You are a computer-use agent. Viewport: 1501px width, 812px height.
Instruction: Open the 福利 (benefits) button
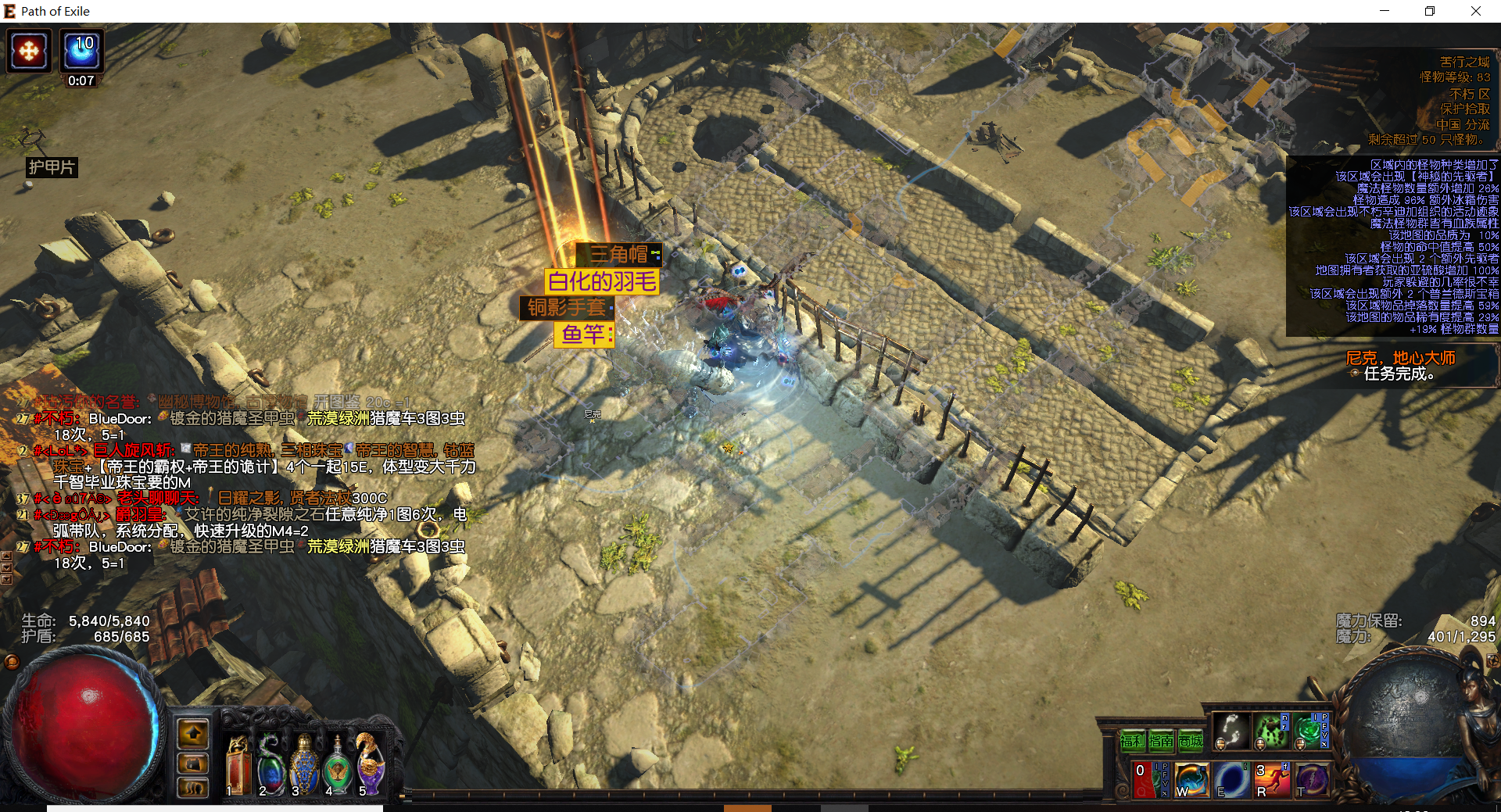pyautogui.click(x=1133, y=740)
